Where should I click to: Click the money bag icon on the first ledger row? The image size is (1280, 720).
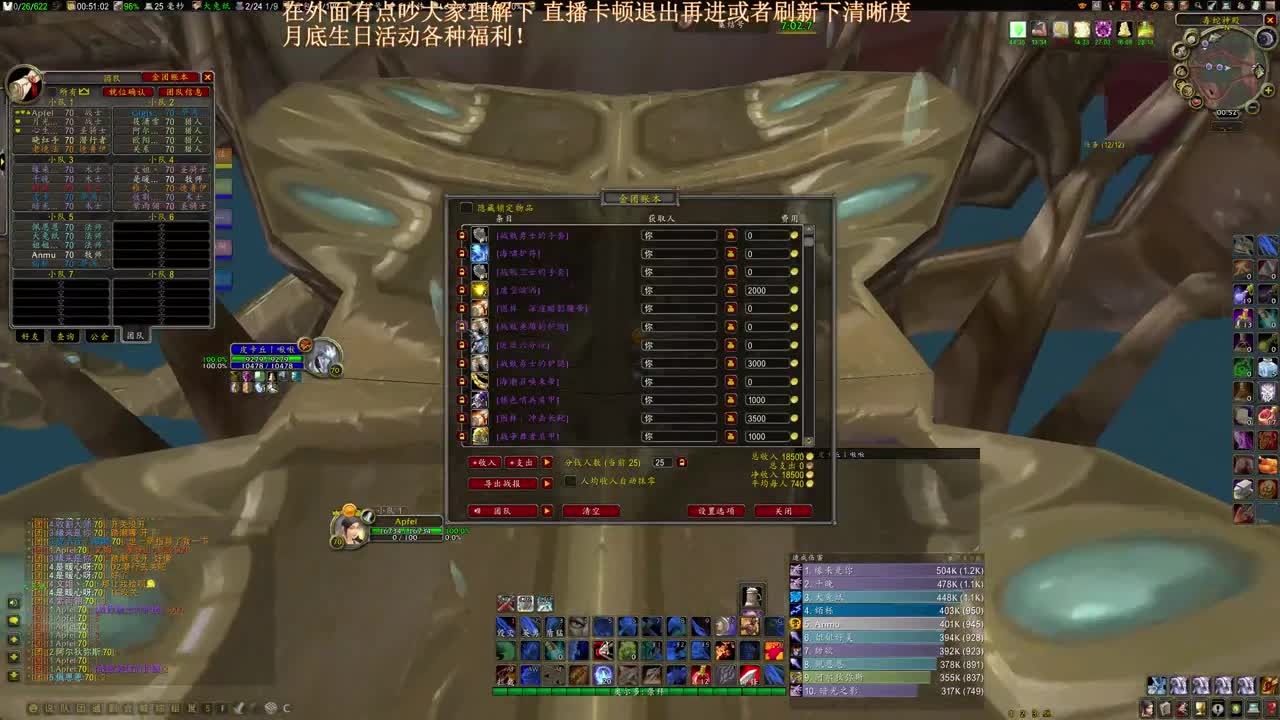[x=732, y=235]
